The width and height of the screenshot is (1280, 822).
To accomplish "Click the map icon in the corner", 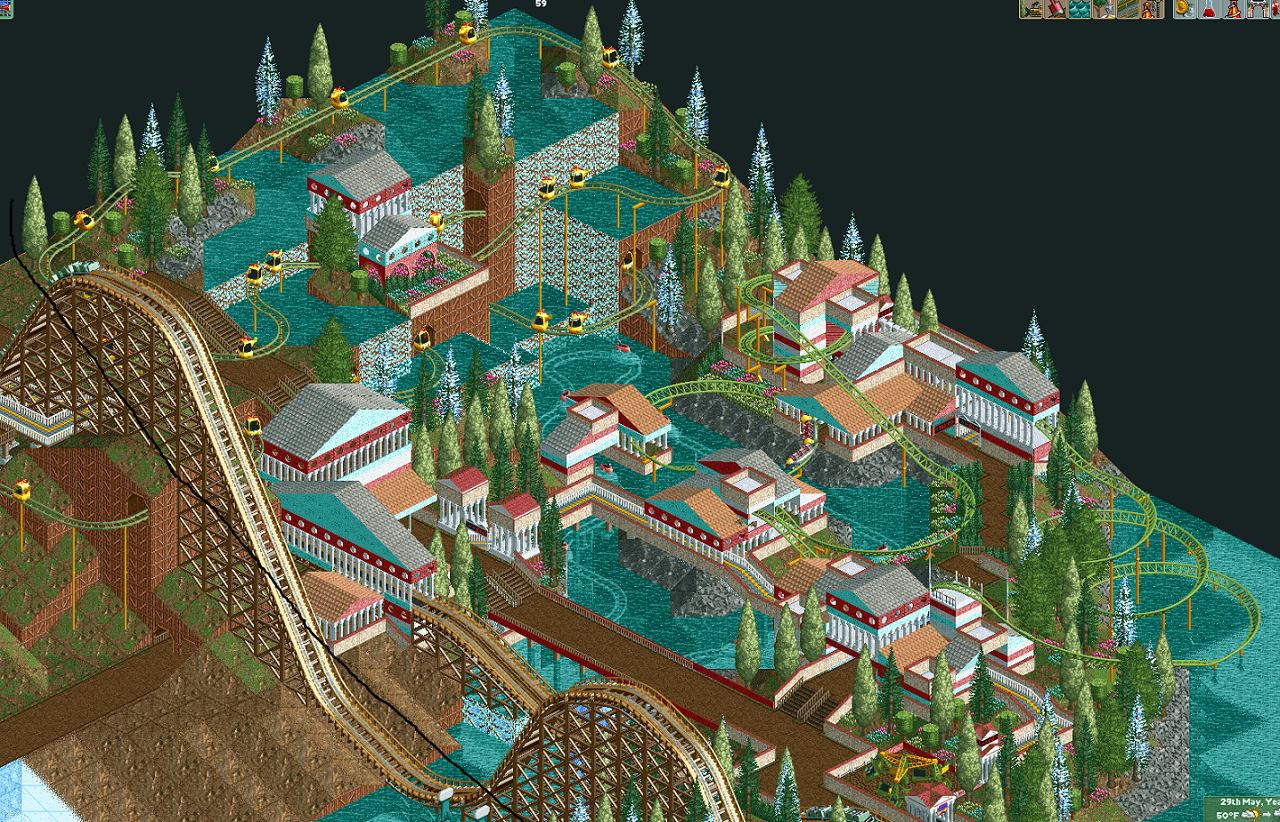I will click(5, 9).
